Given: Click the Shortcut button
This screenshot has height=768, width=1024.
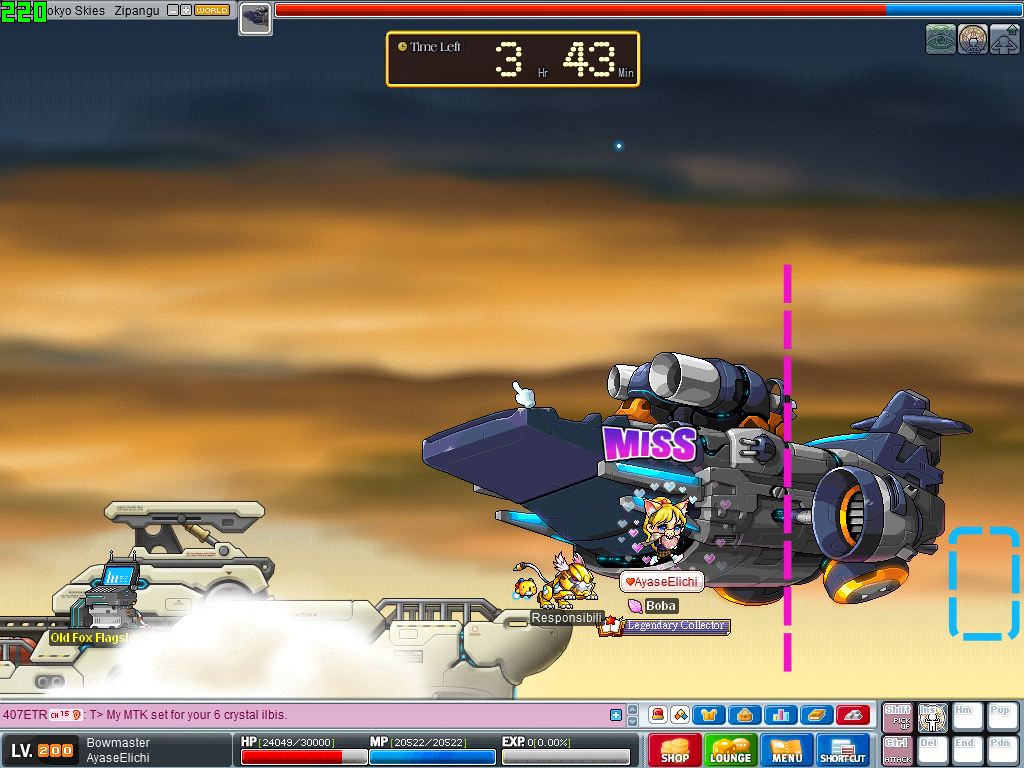Looking at the screenshot, I should click(843, 751).
